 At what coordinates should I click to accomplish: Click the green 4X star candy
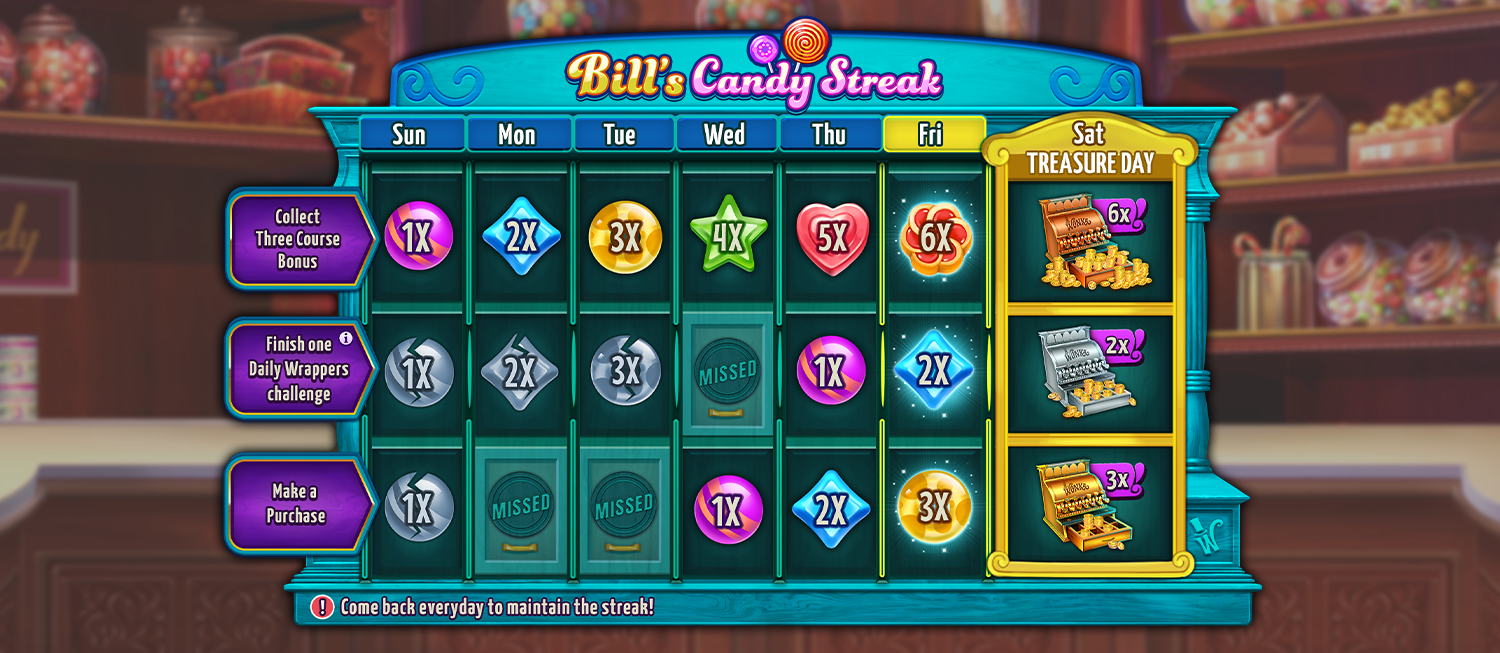click(x=728, y=237)
